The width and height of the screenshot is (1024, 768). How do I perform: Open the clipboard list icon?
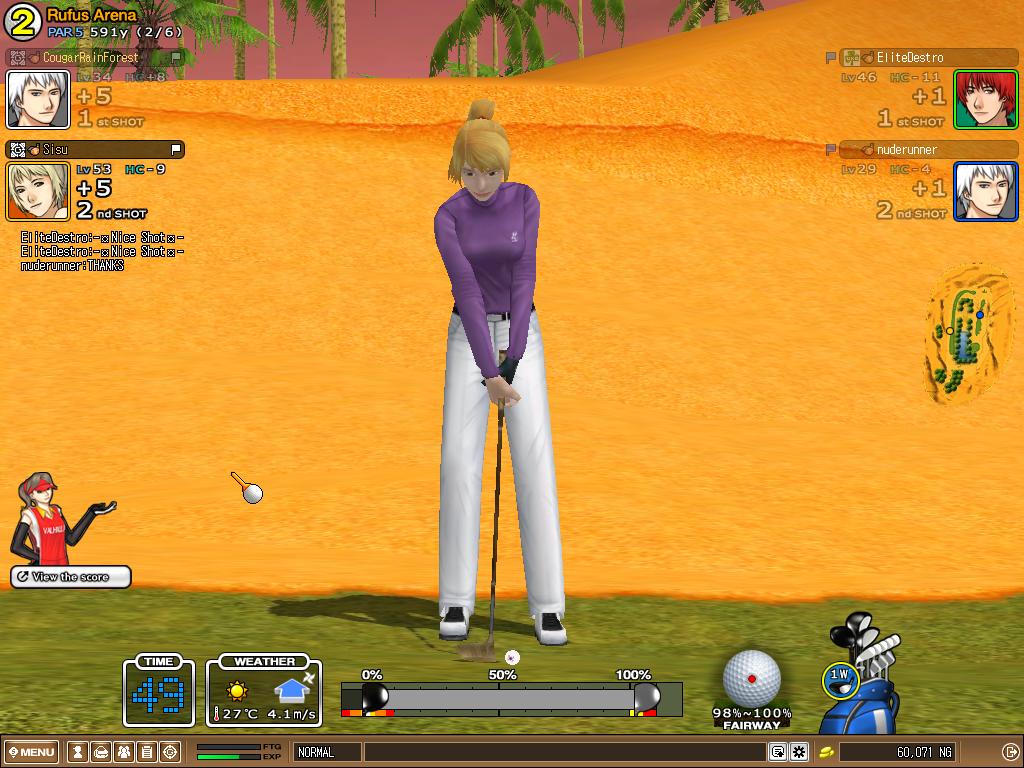click(147, 752)
